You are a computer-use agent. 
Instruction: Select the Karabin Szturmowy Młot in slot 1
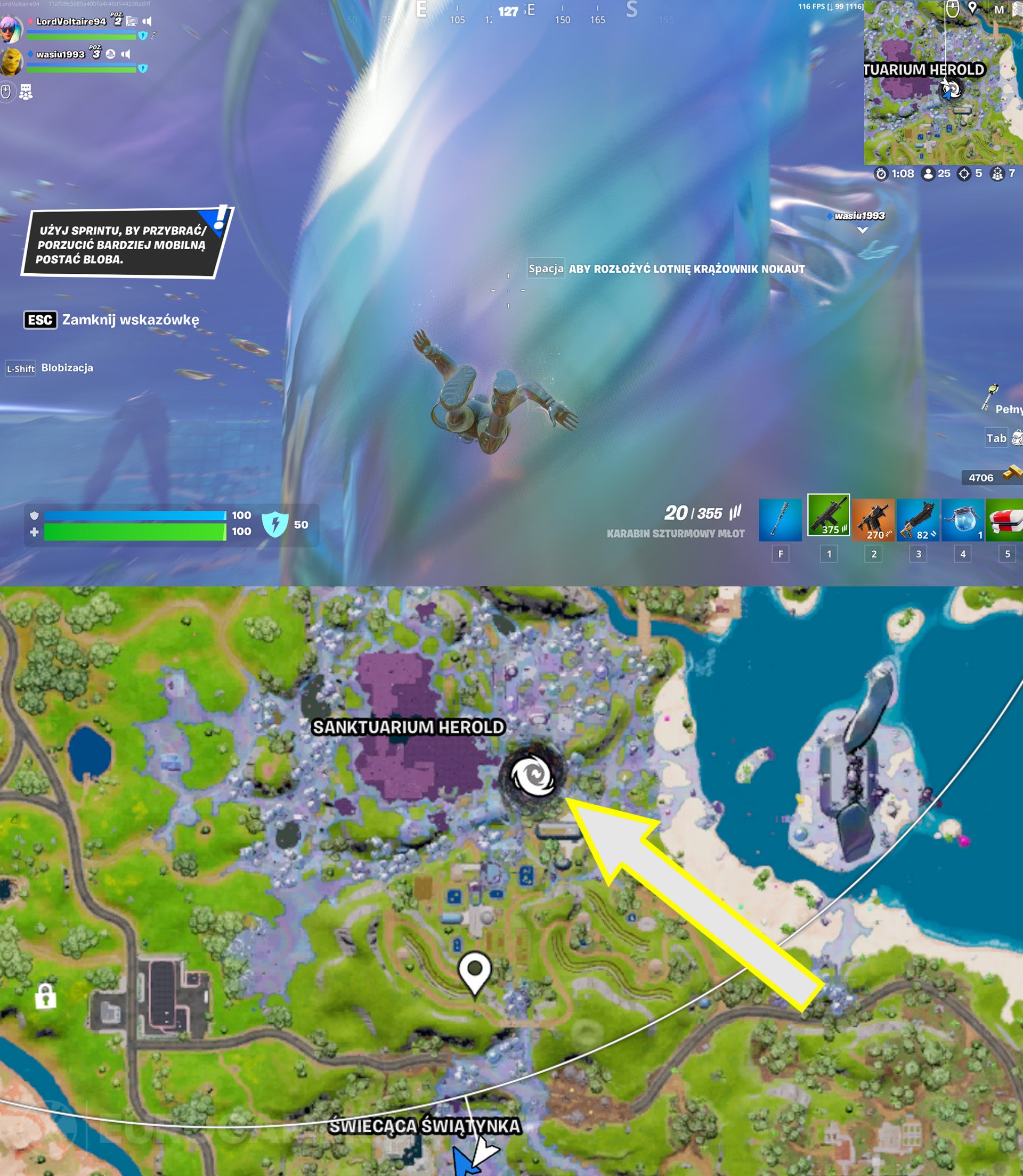[x=828, y=518]
